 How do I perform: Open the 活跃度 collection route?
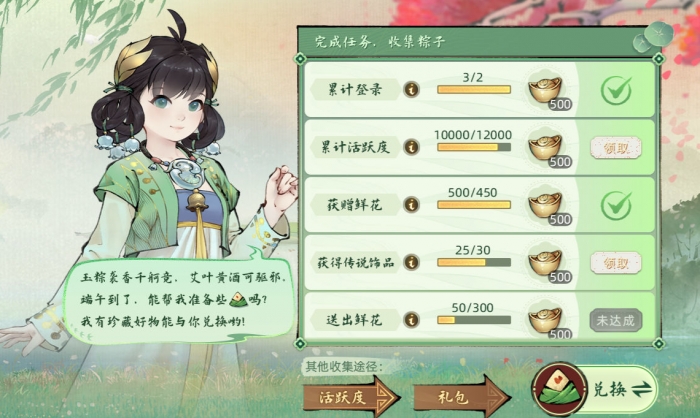[x=346, y=391]
